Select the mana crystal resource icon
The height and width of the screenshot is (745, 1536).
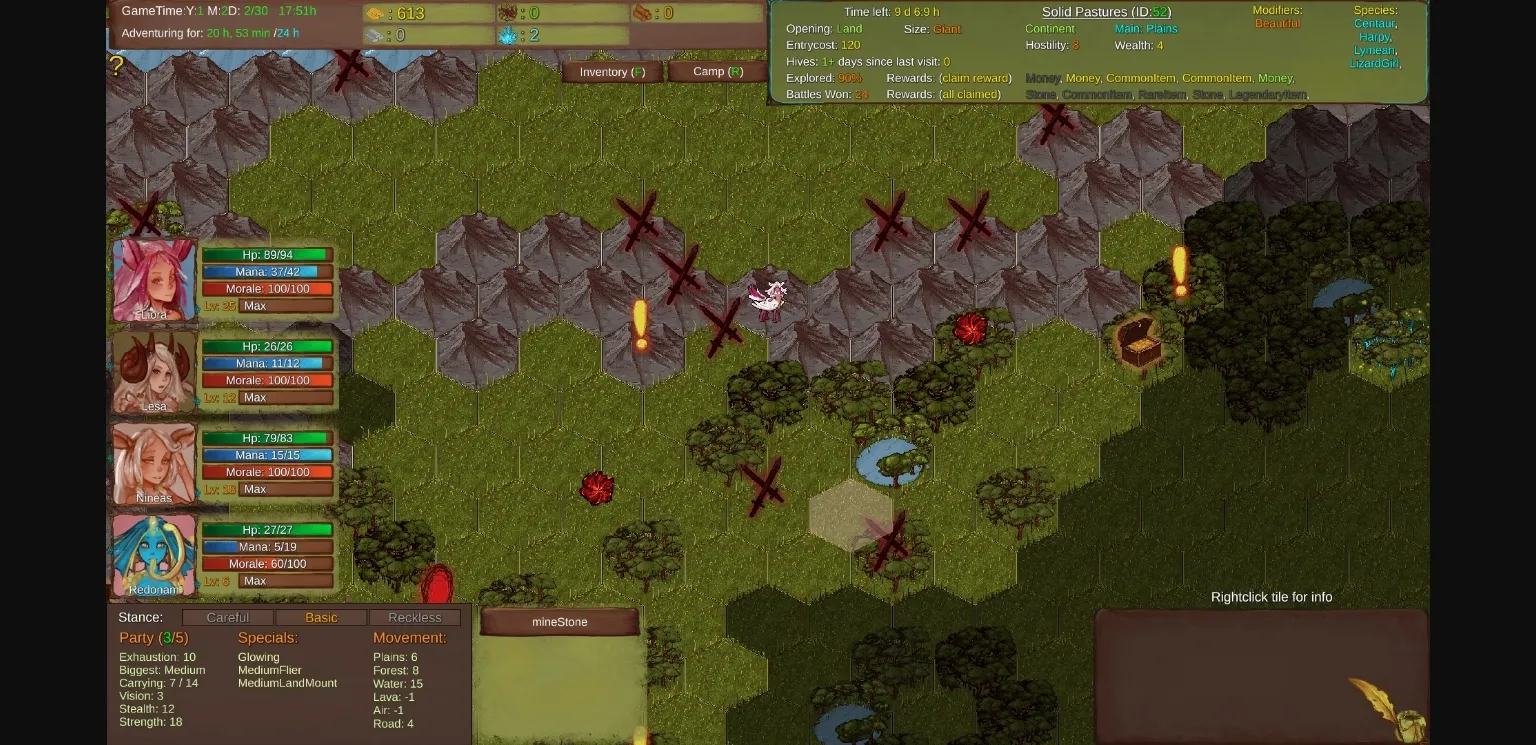coord(508,36)
